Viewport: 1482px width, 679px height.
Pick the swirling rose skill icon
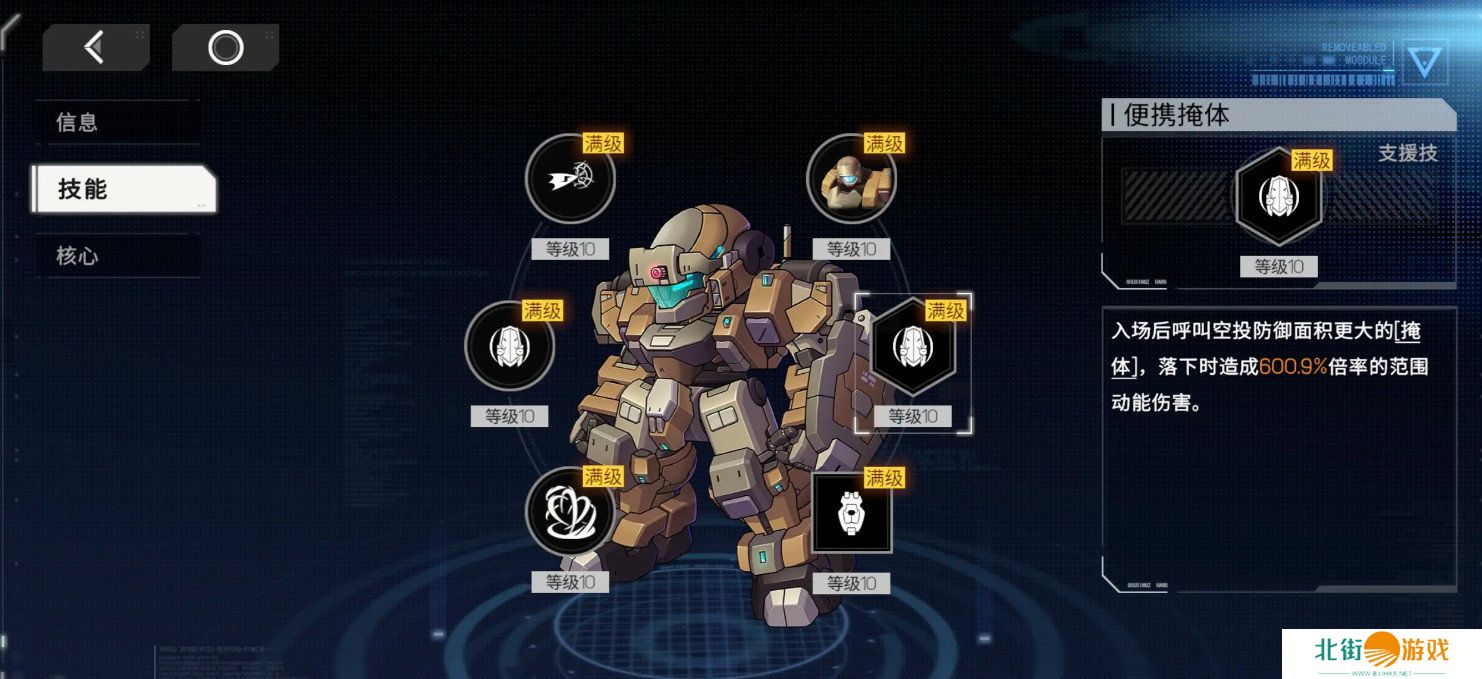click(x=569, y=512)
